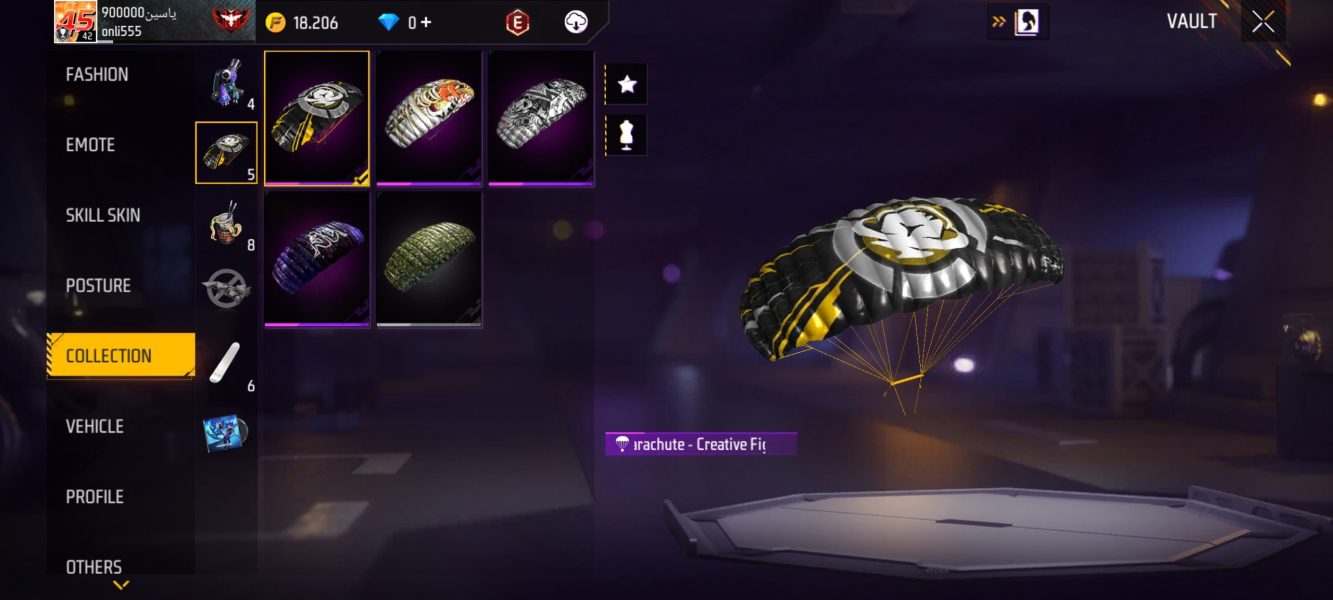
Task: Click the mannequin icon
Action: click(627, 134)
